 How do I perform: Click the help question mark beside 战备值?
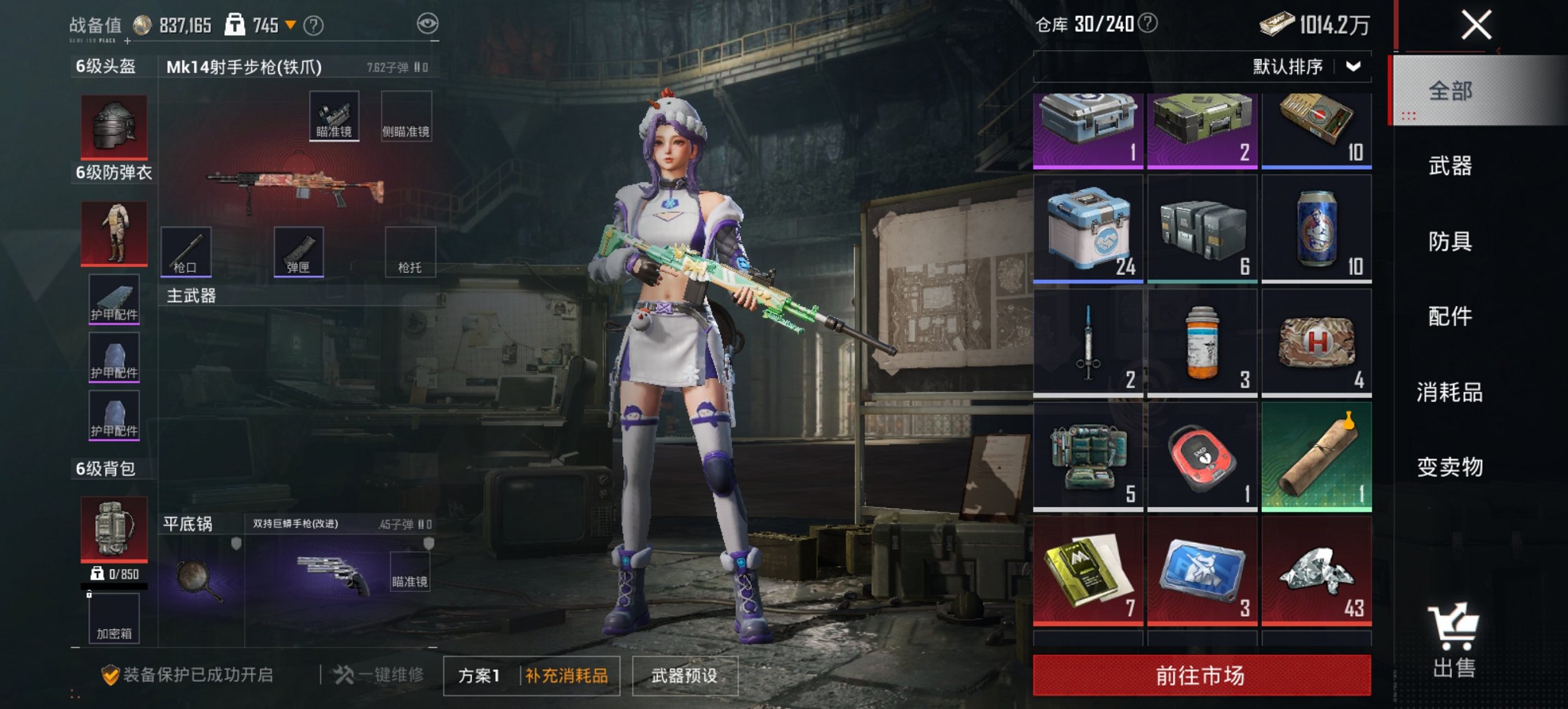pyautogui.click(x=313, y=25)
